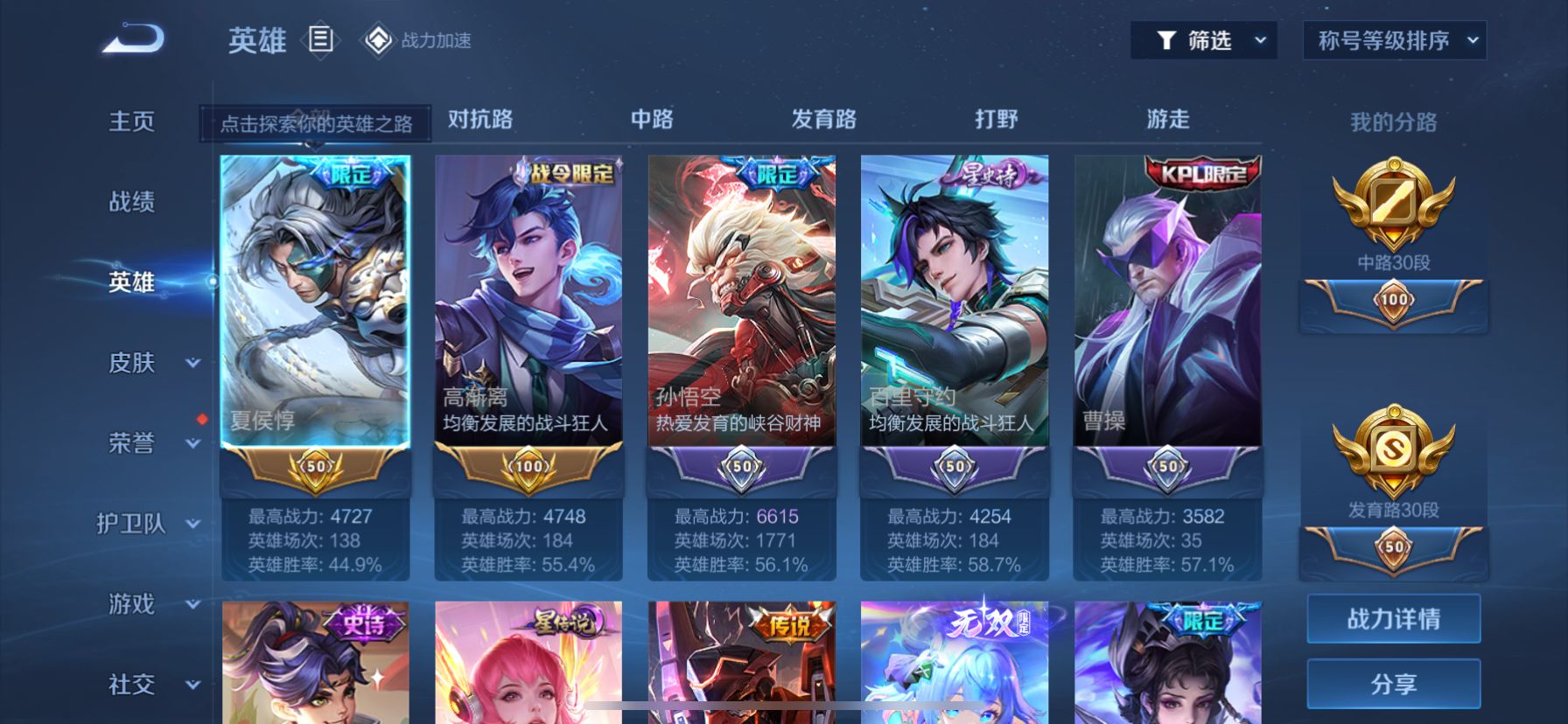1568x724 pixels.
Task: Go back using the return arrow
Action: click(133, 39)
